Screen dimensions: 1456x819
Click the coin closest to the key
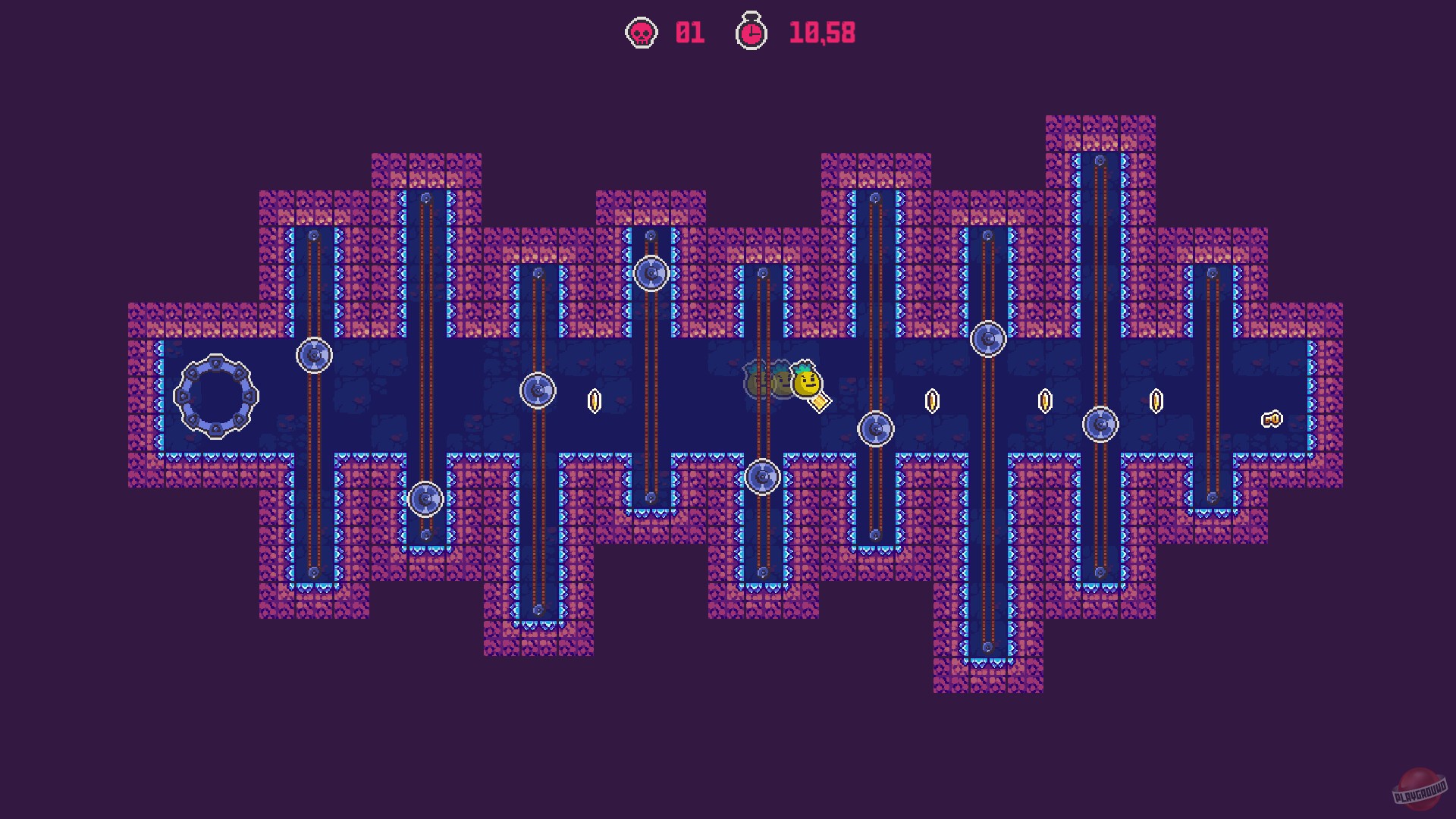coord(1156,400)
